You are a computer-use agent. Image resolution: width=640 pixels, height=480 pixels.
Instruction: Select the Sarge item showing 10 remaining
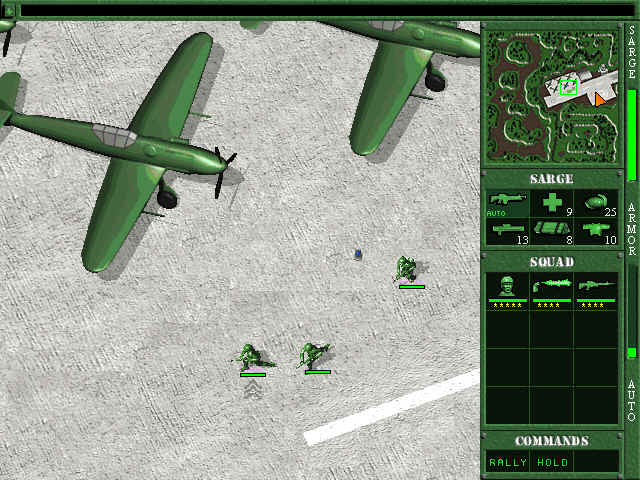click(x=596, y=231)
